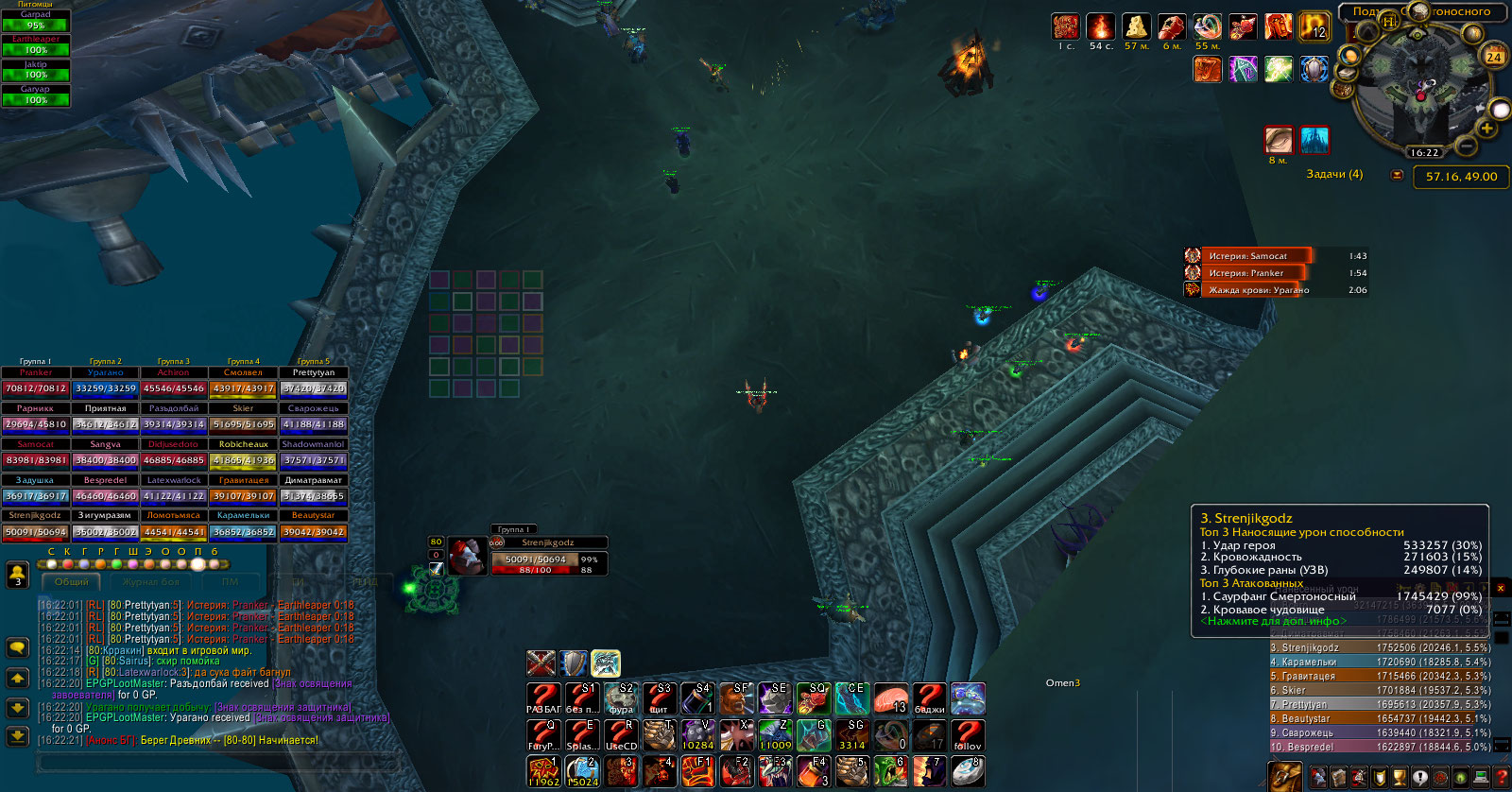Use the РАЗБАГ macro button
Image resolution: width=1512 pixels, height=792 pixels.
click(x=543, y=699)
